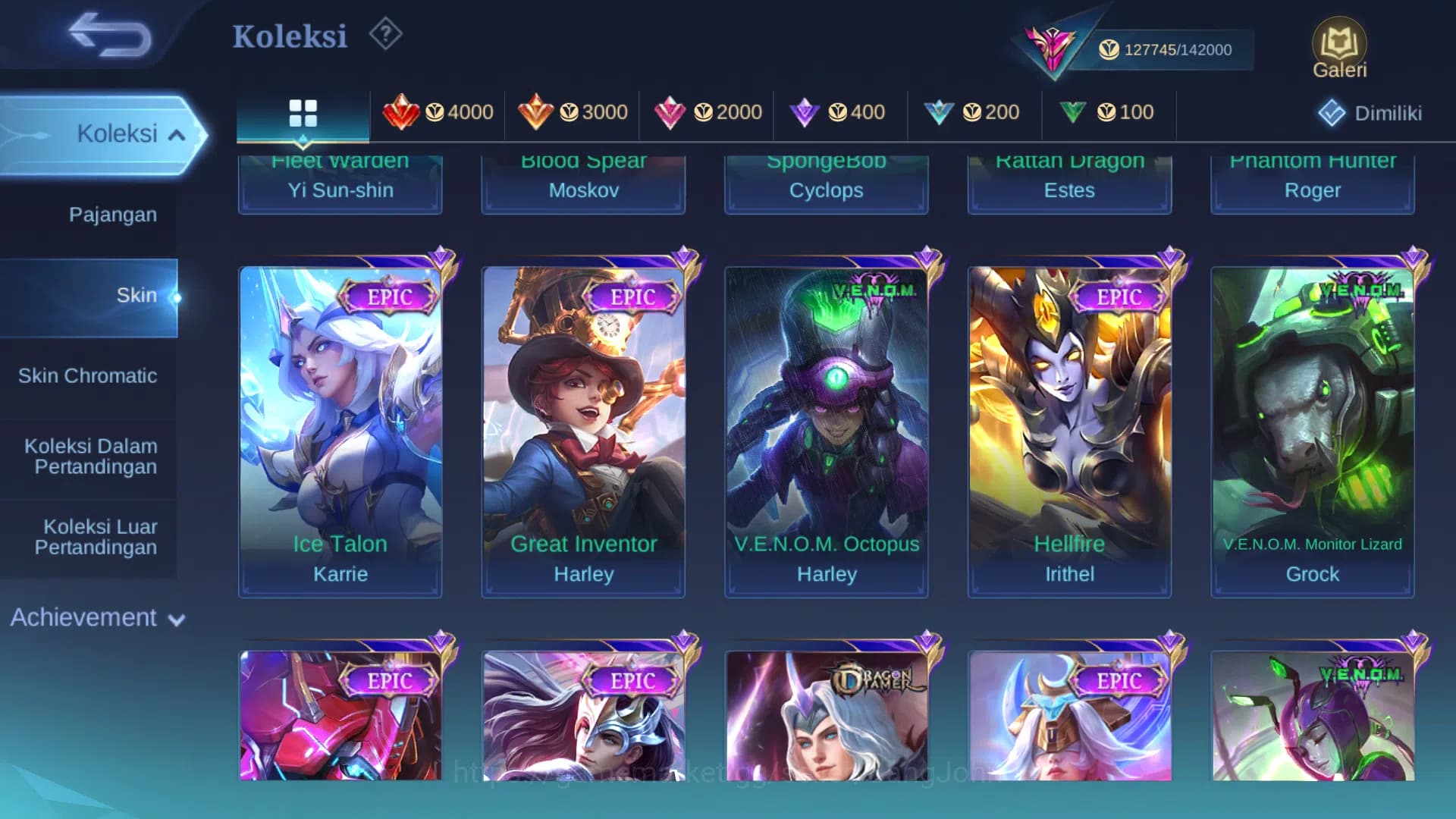Screen dimensions: 1456x819
Task: Open the Pajangan menu item
Action: (x=114, y=215)
